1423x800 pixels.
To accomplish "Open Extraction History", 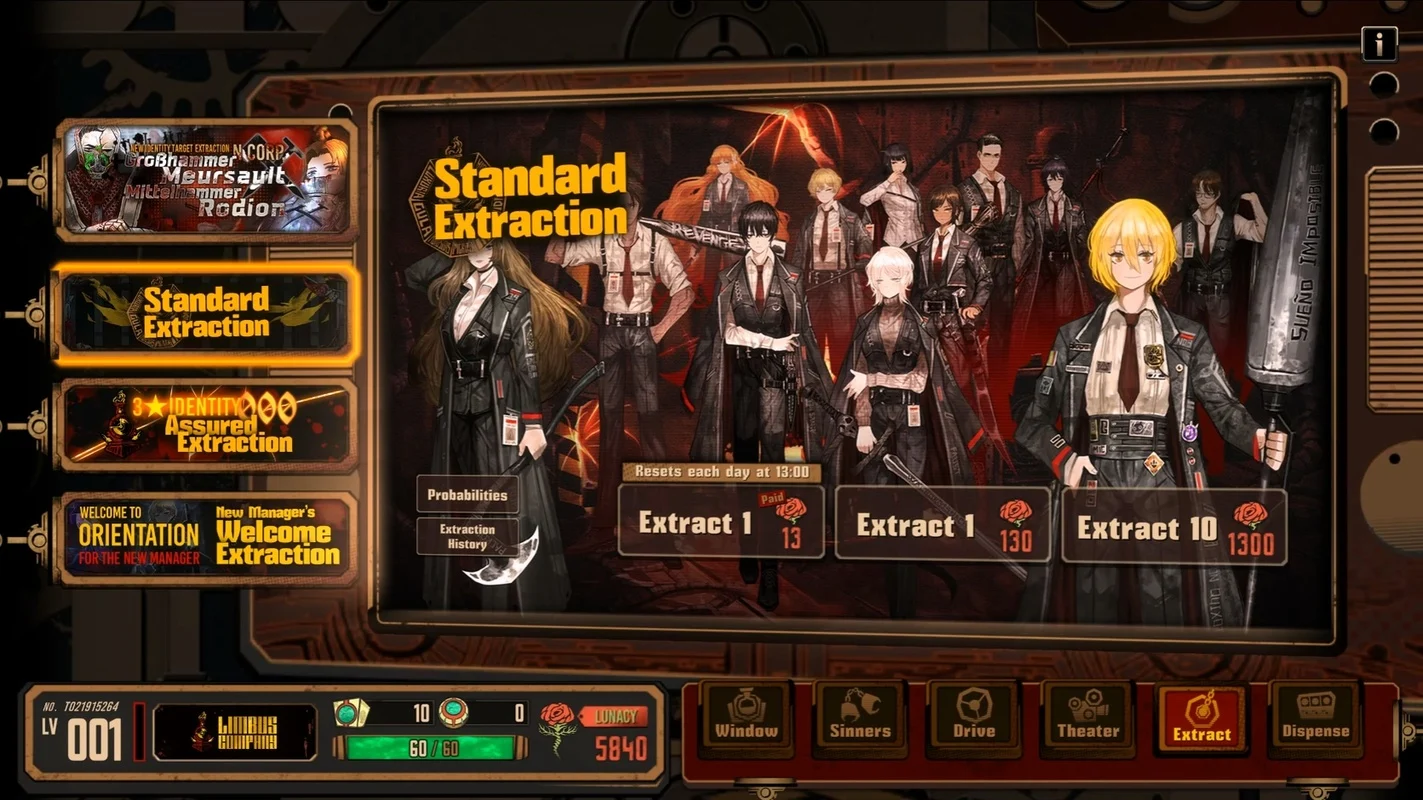I will point(467,537).
